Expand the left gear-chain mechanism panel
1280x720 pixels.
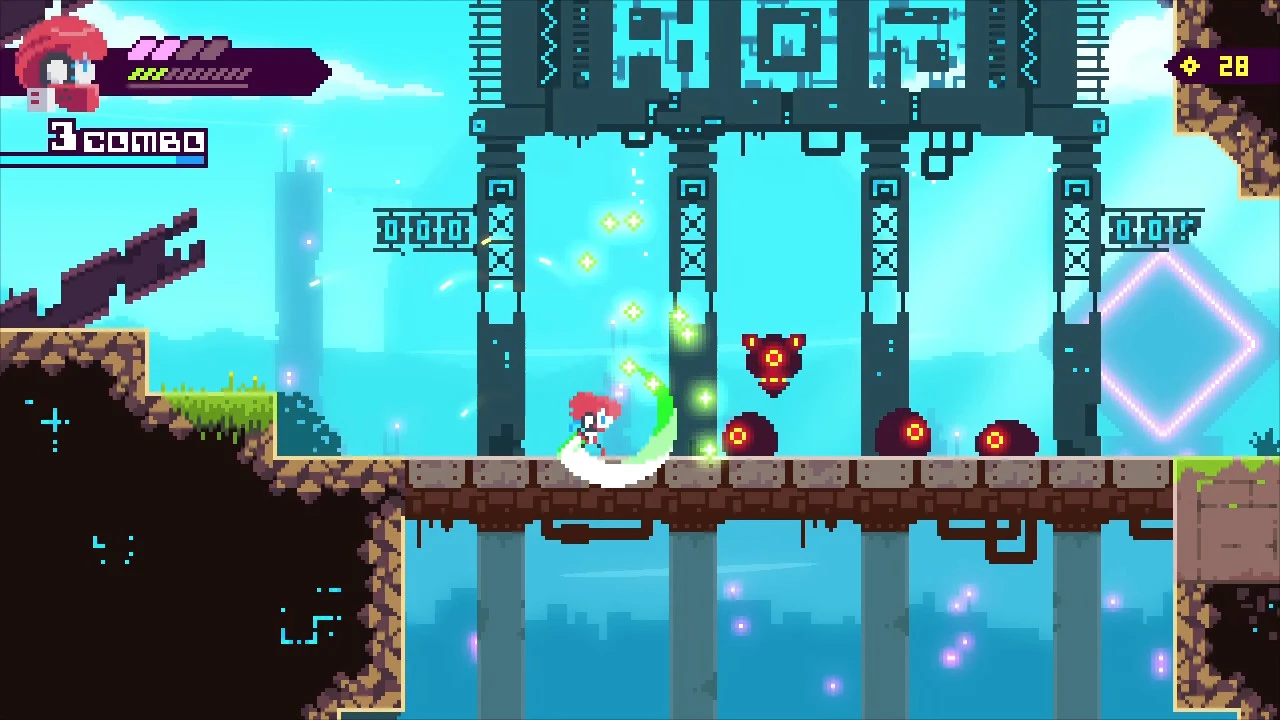pyautogui.click(x=425, y=230)
